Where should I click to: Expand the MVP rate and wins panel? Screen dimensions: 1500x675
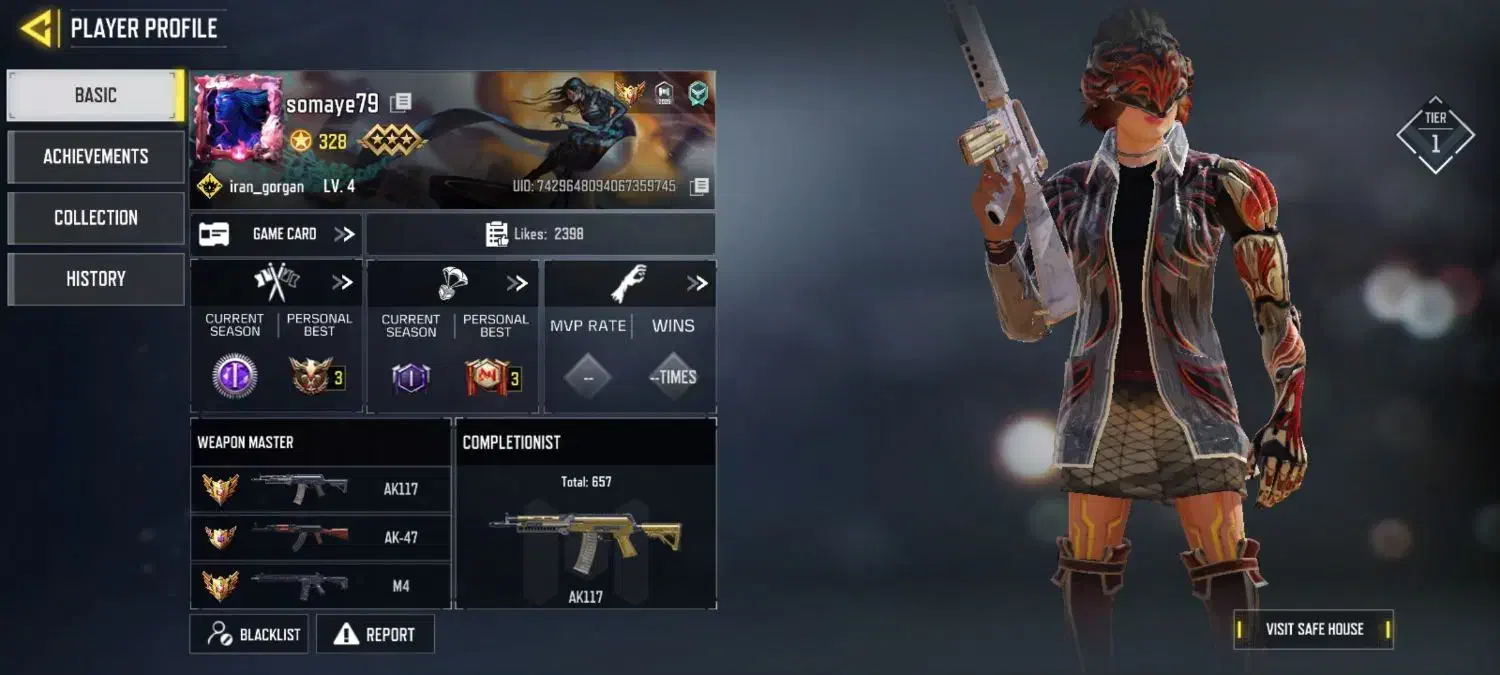coord(696,283)
